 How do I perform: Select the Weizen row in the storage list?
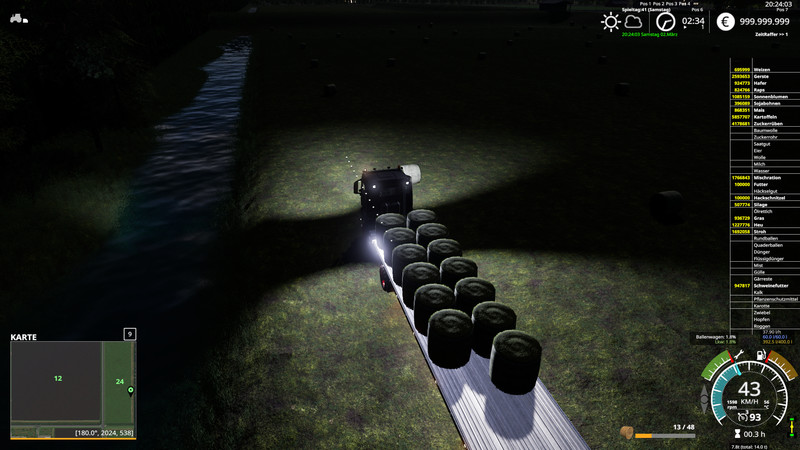pos(765,69)
